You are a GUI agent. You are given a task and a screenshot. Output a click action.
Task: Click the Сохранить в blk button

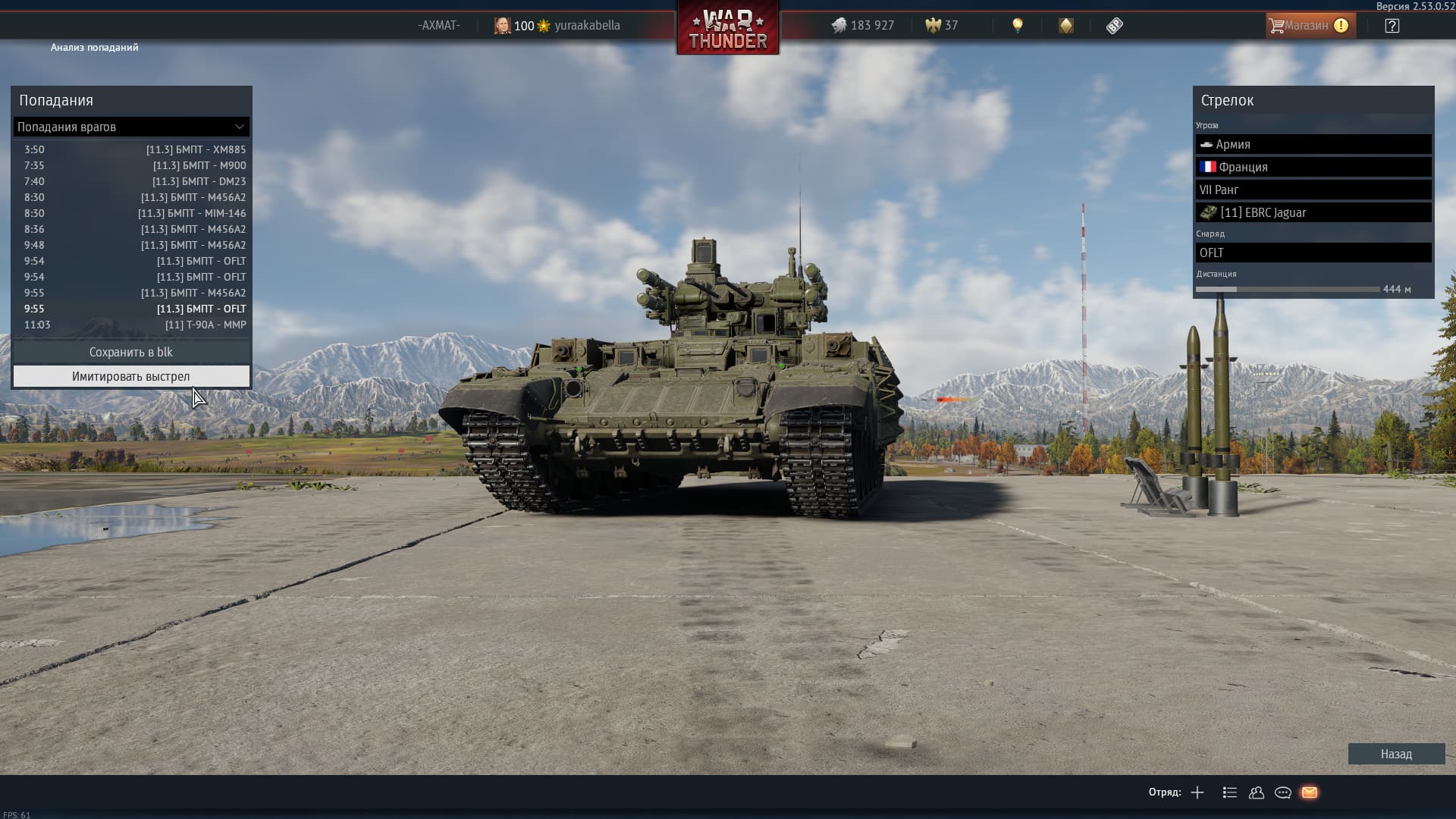pos(131,352)
